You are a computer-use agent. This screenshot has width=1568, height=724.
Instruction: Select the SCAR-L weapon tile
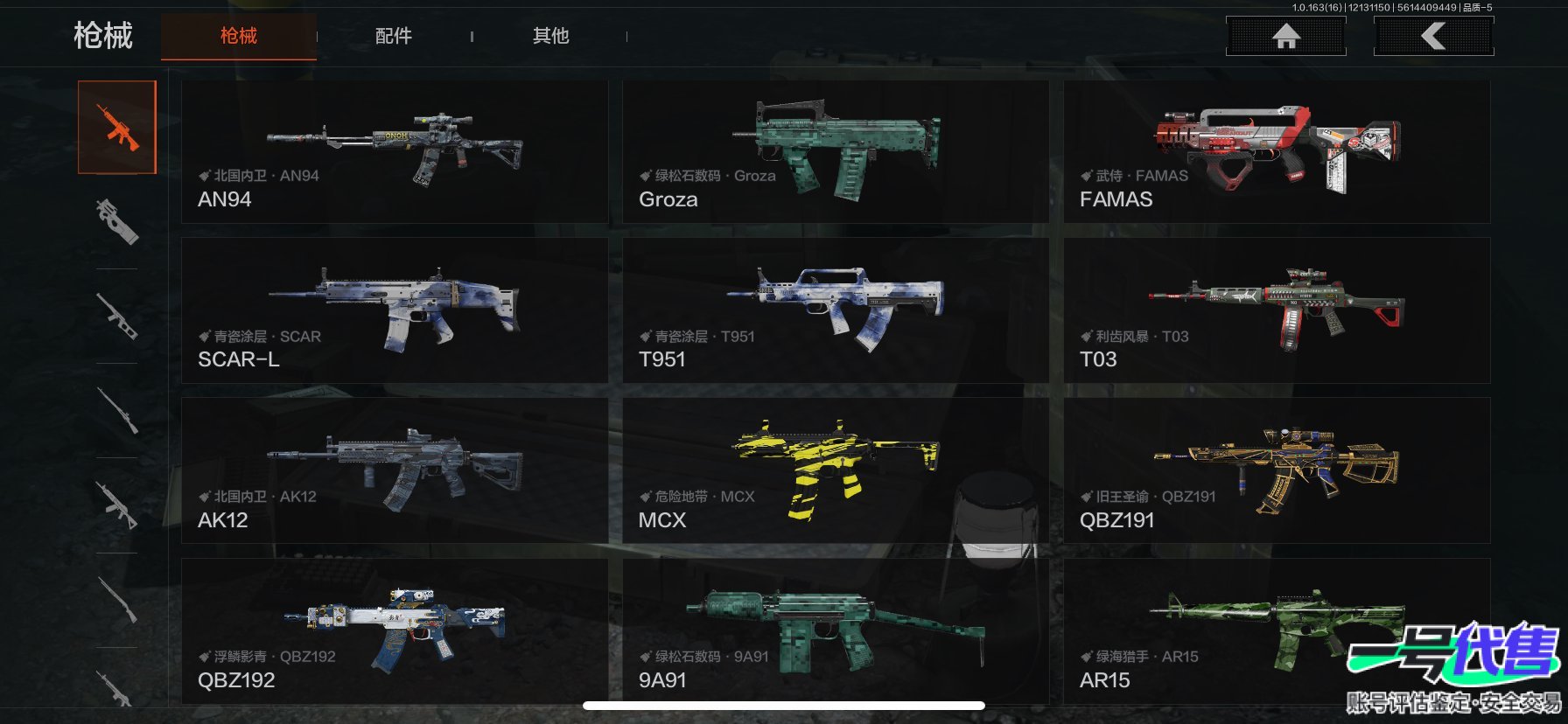[x=395, y=310]
